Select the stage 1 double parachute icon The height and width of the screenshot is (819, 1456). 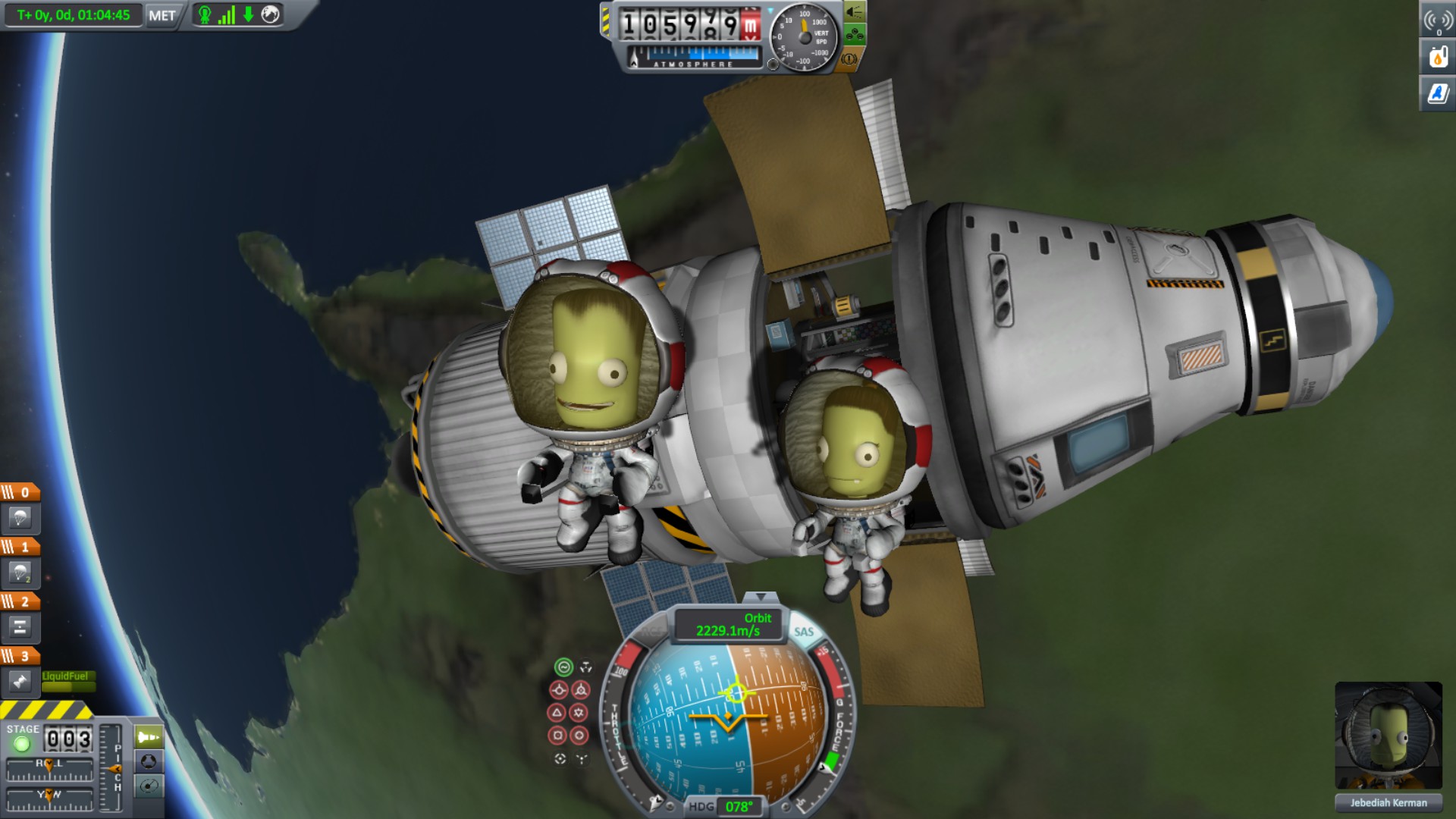(20, 573)
